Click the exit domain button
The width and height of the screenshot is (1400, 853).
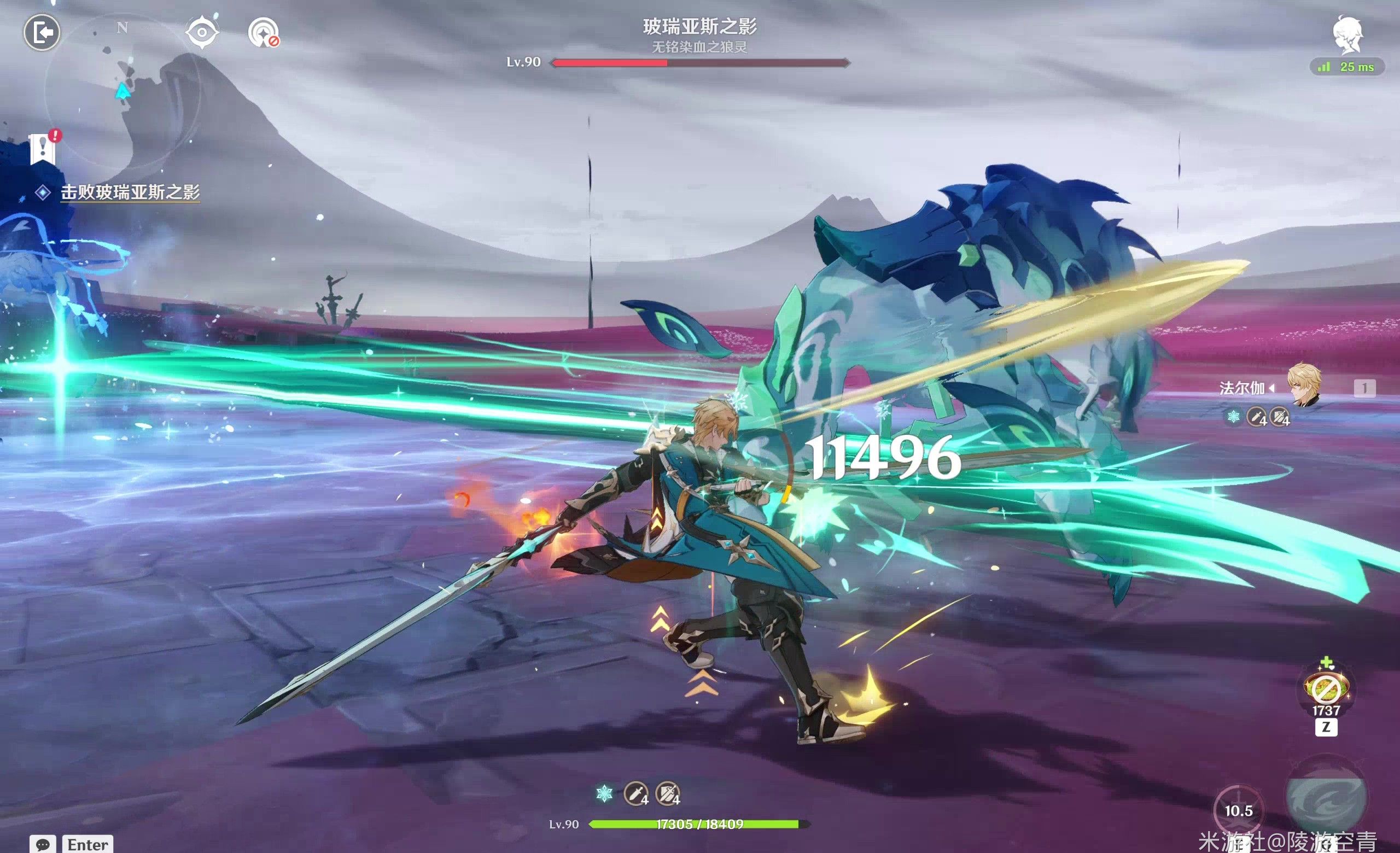tap(42, 32)
